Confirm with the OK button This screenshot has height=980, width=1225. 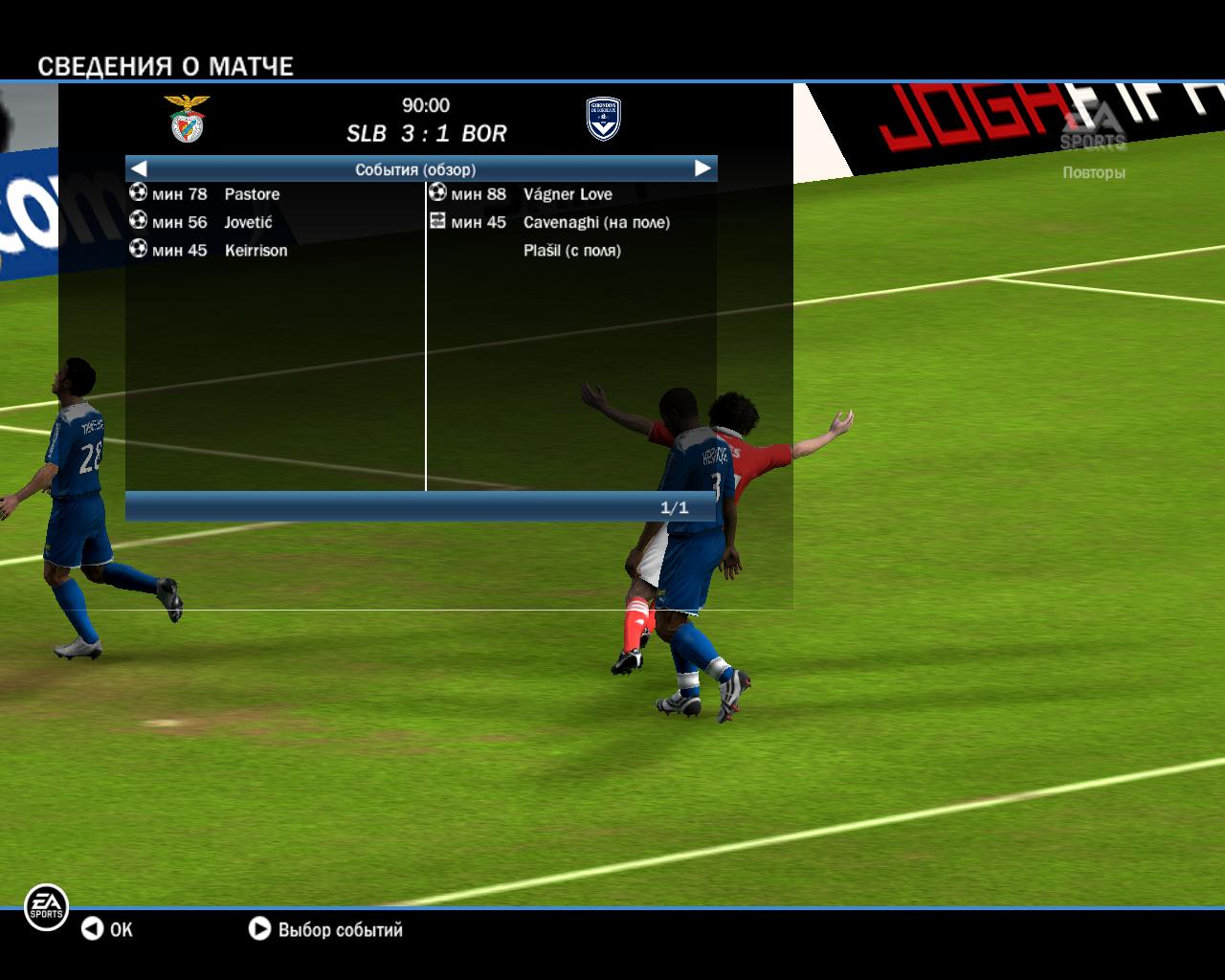(107, 929)
